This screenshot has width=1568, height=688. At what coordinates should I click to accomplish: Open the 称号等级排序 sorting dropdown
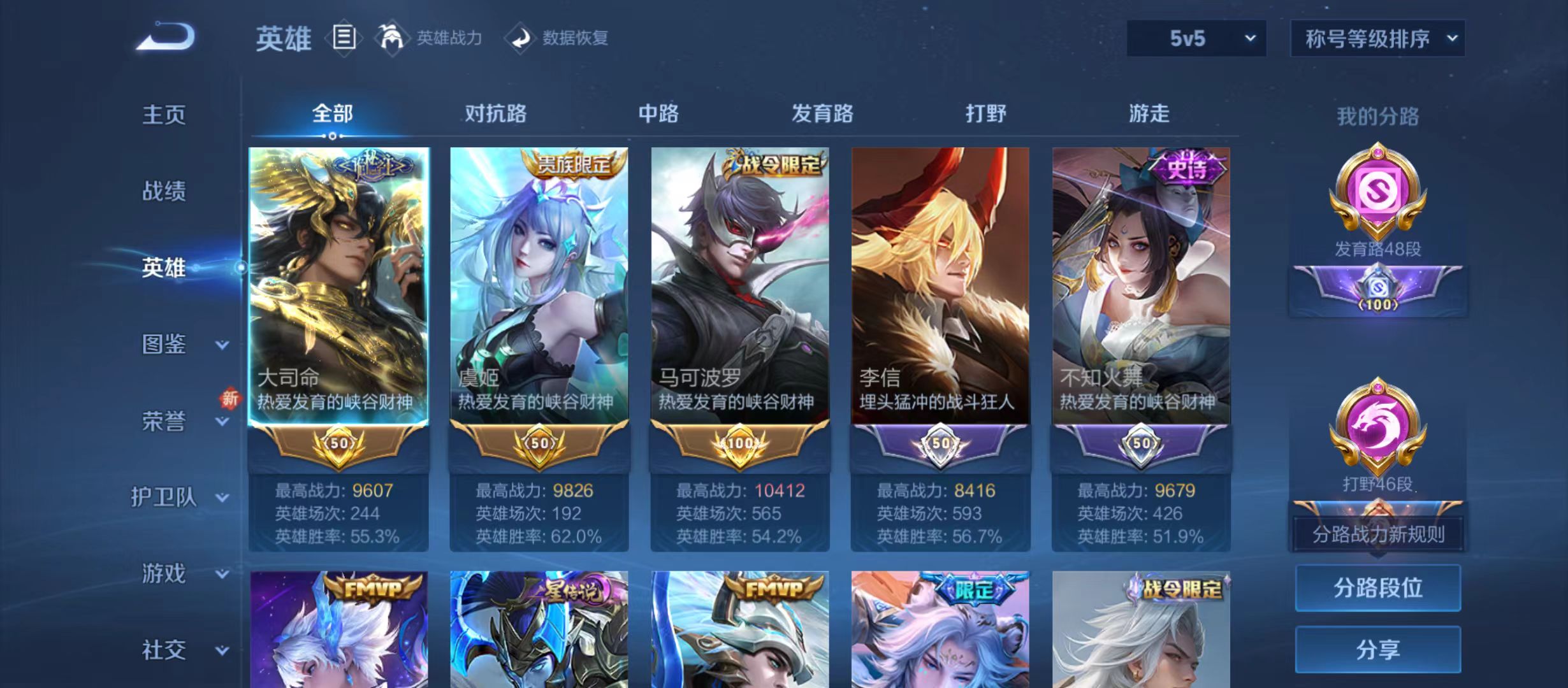1378,38
